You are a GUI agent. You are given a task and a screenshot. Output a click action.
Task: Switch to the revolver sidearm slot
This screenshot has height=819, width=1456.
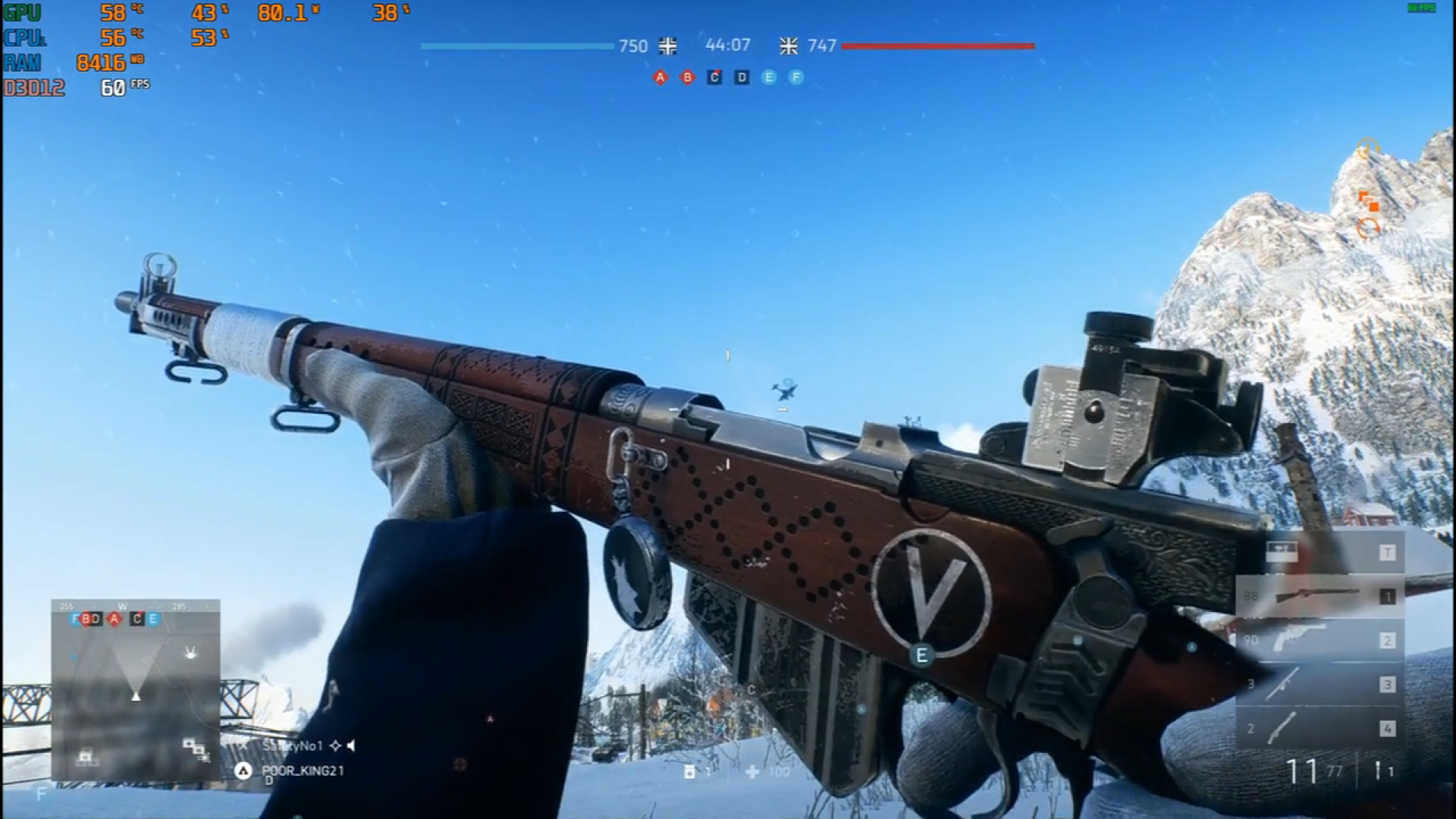click(x=1319, y=640)
